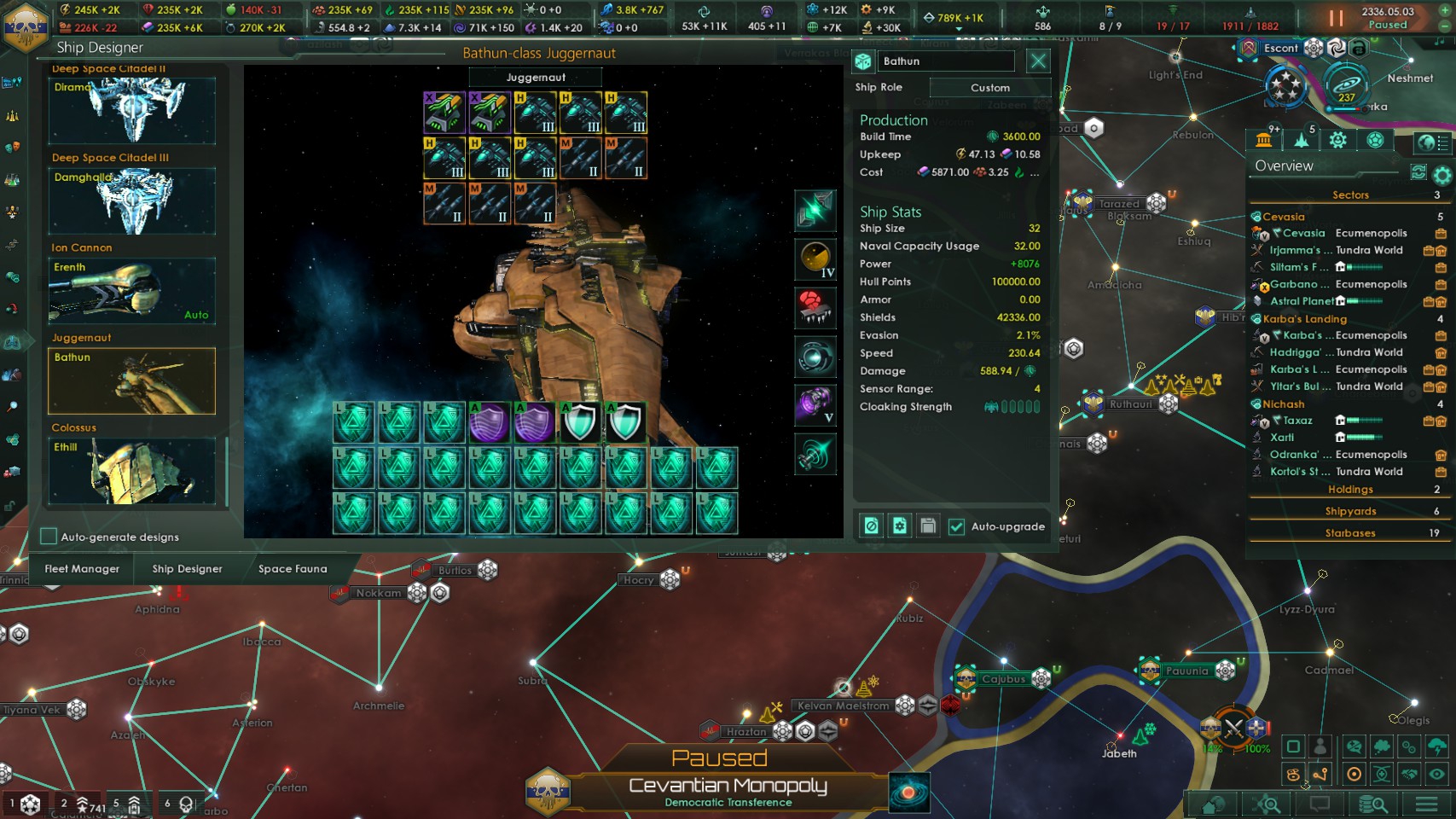
Task: Expand the Shipyards outliner section
Action: (x=1349, y=511)
